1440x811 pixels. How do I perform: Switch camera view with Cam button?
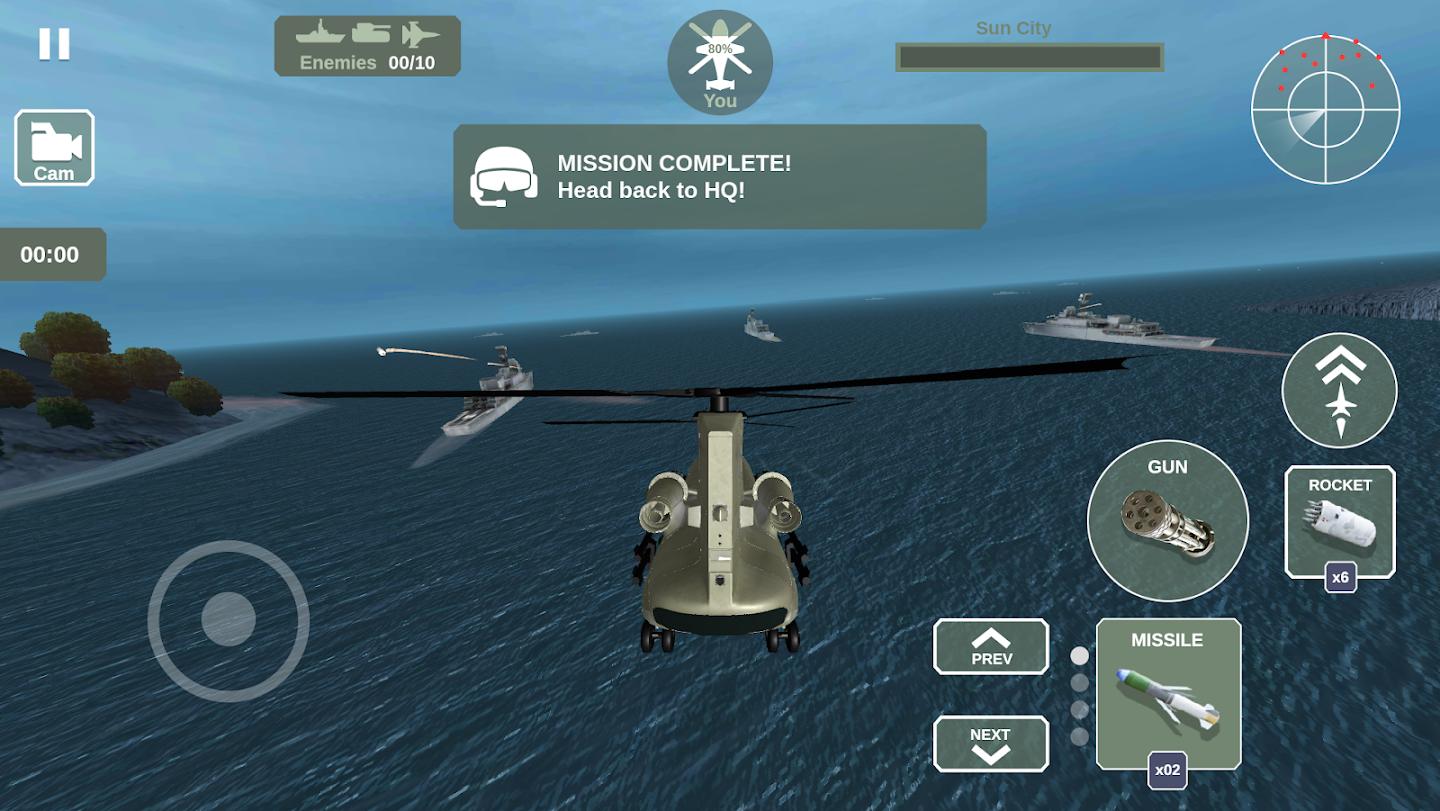click(x=54, y=148)
